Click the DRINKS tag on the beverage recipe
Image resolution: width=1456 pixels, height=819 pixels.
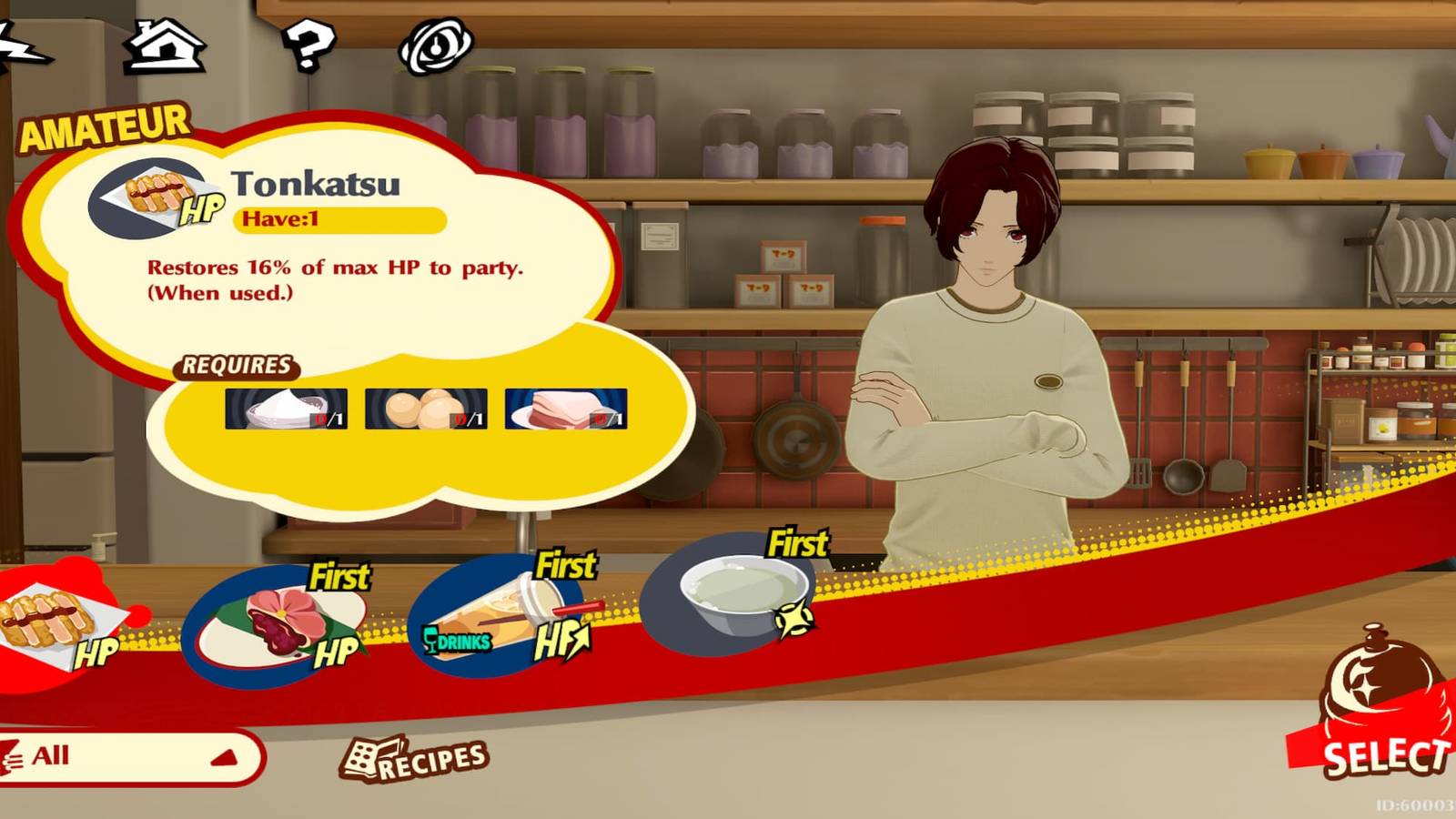coord(459,641)
